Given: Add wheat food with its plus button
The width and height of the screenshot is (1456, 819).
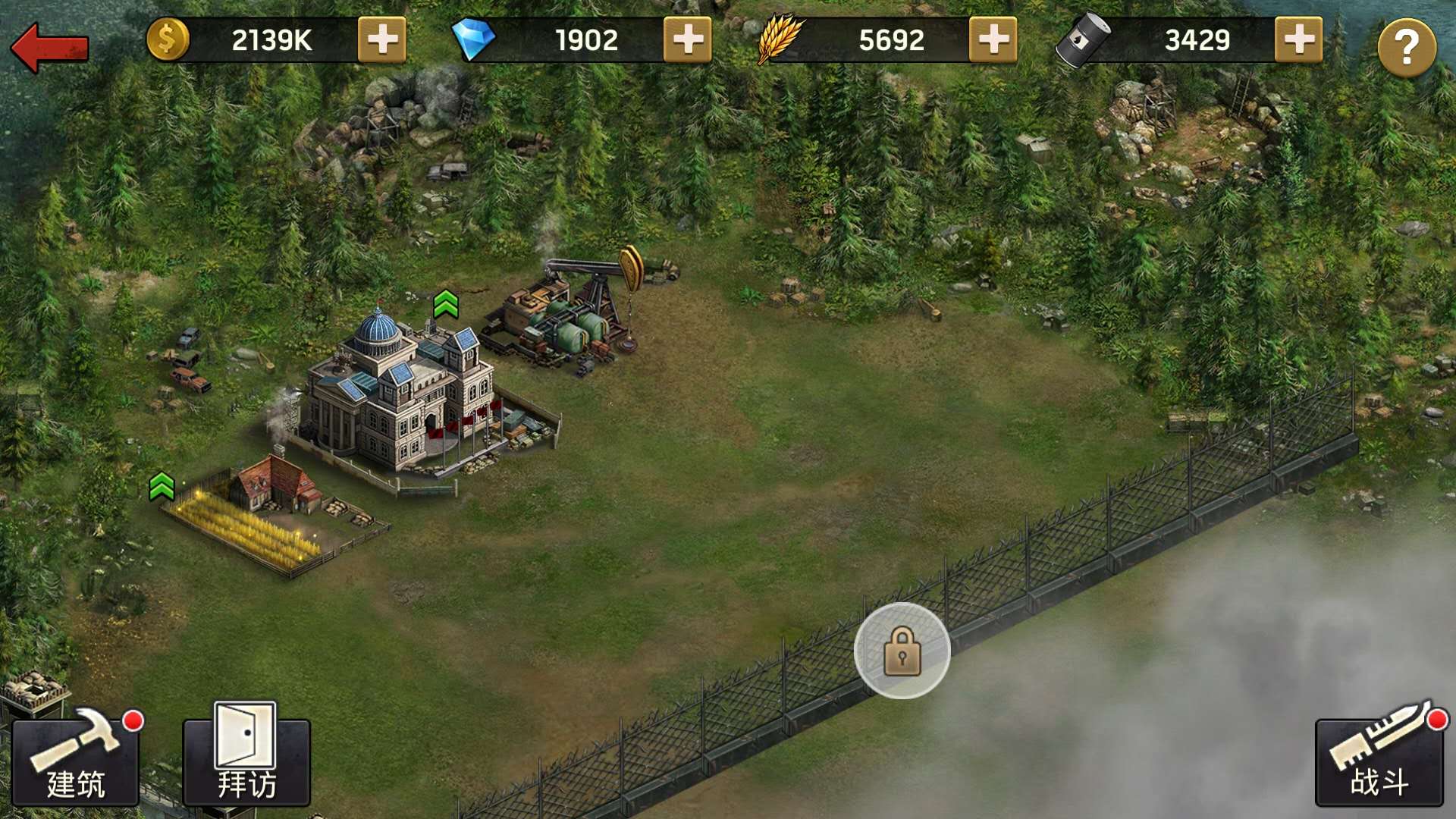Looking at the screenshot, I should click(x=993, y=39).
